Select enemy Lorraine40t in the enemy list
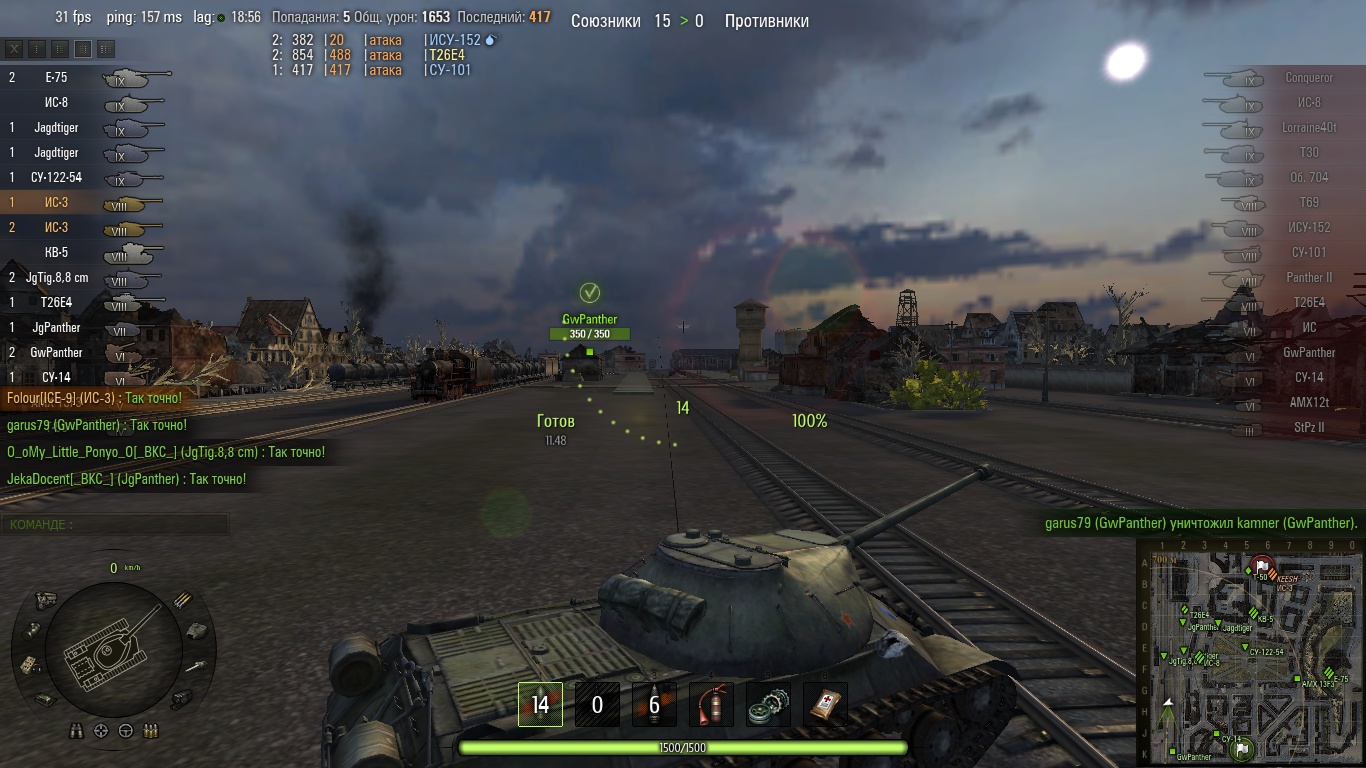1366x768 pixels. click(1308, 128)
